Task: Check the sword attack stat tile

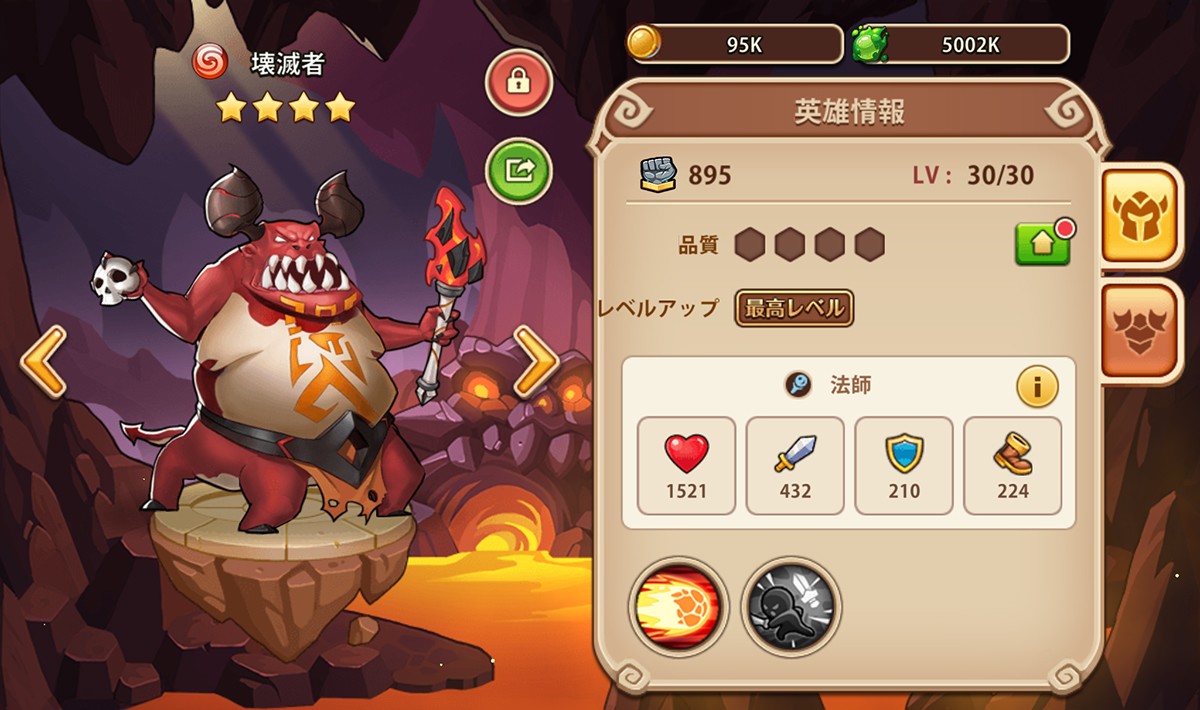Action: (x=795, y=466)
